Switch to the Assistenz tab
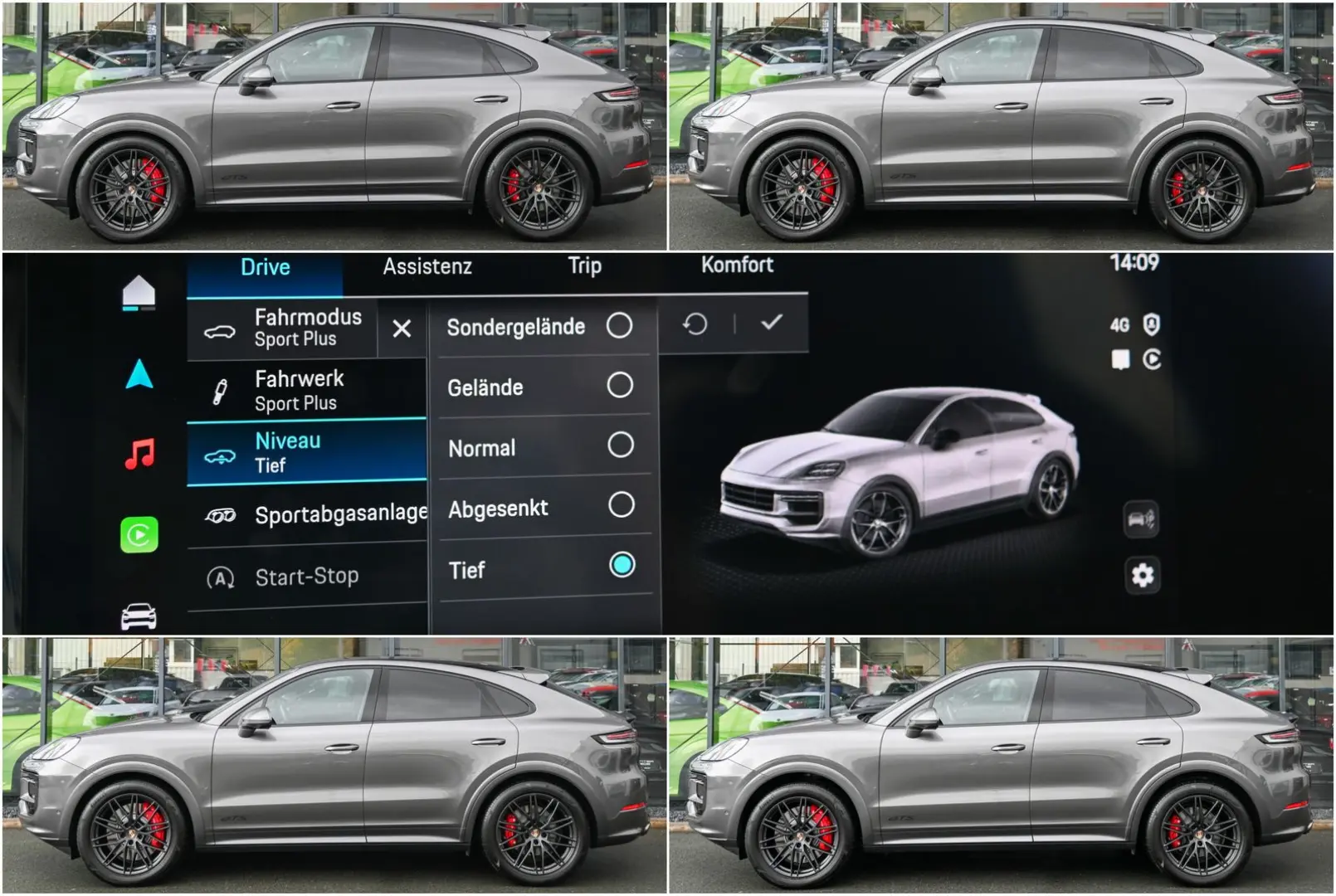 click(x=428, y=267)
